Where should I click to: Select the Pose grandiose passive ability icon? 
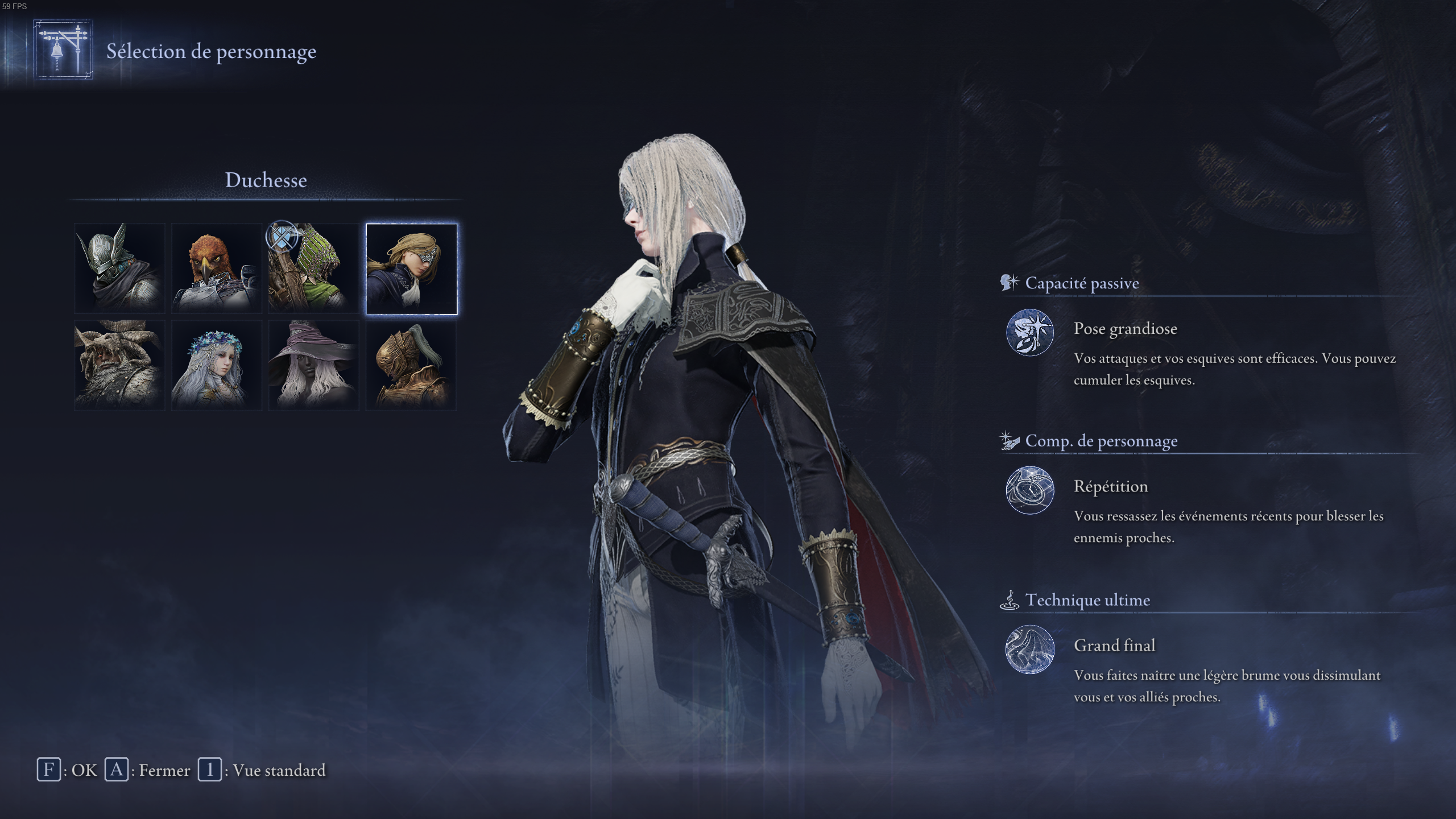tap(1031, 330)
